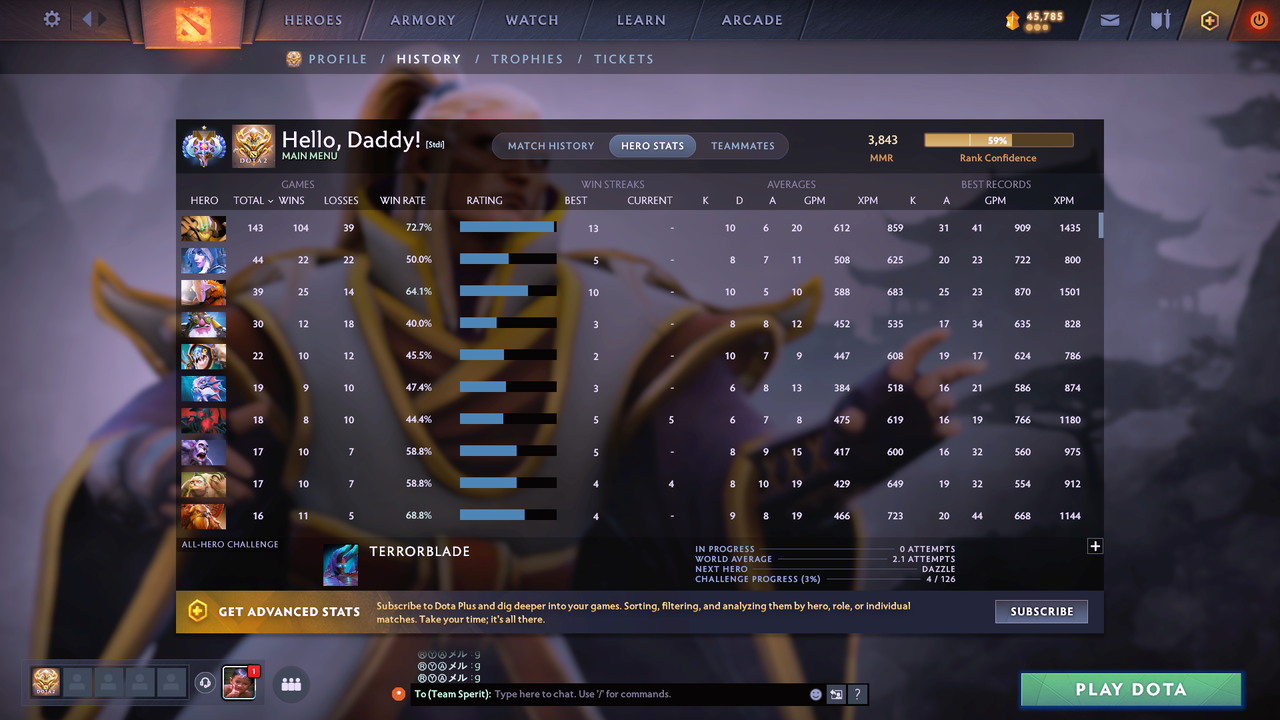Screen dimensions: 1280x720
Task: Click the SUBSCRIBE button for advanced stats
Action: pyautogui.click(x=1041, y=611)
